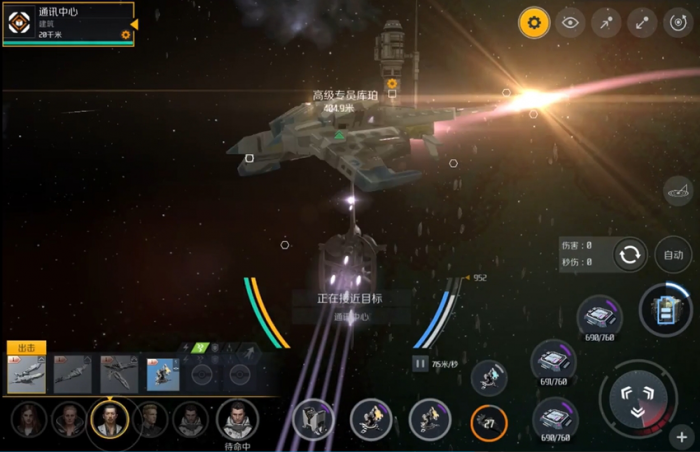Choose the highlighted pilot portrait with gold ring
Screen dimensions: 700x452
107,419
